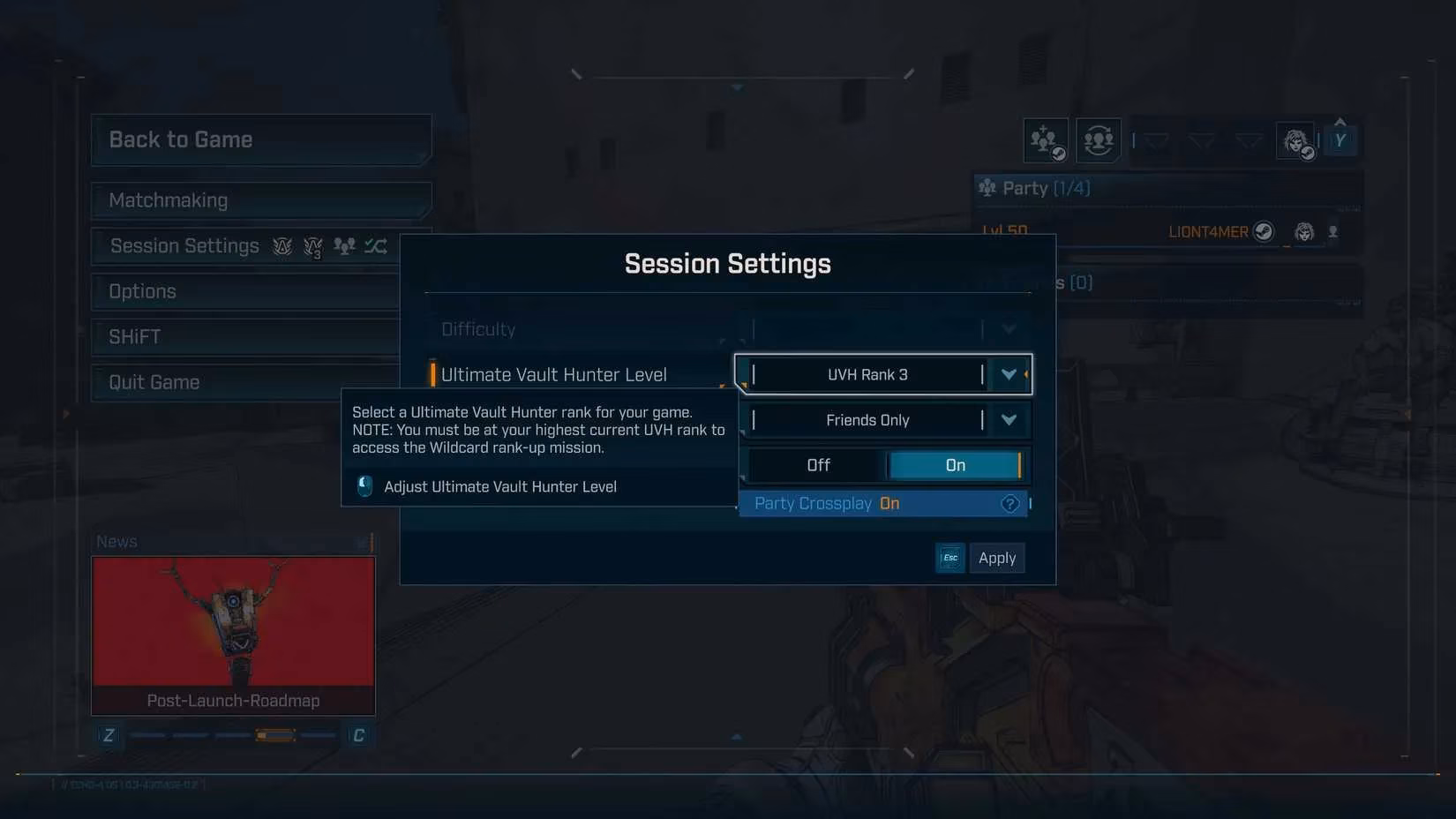Viewport: 1456px width, 819px height.
Task: Click the invite friends icon with Steam badge
Action: (x=1045, y=139)
